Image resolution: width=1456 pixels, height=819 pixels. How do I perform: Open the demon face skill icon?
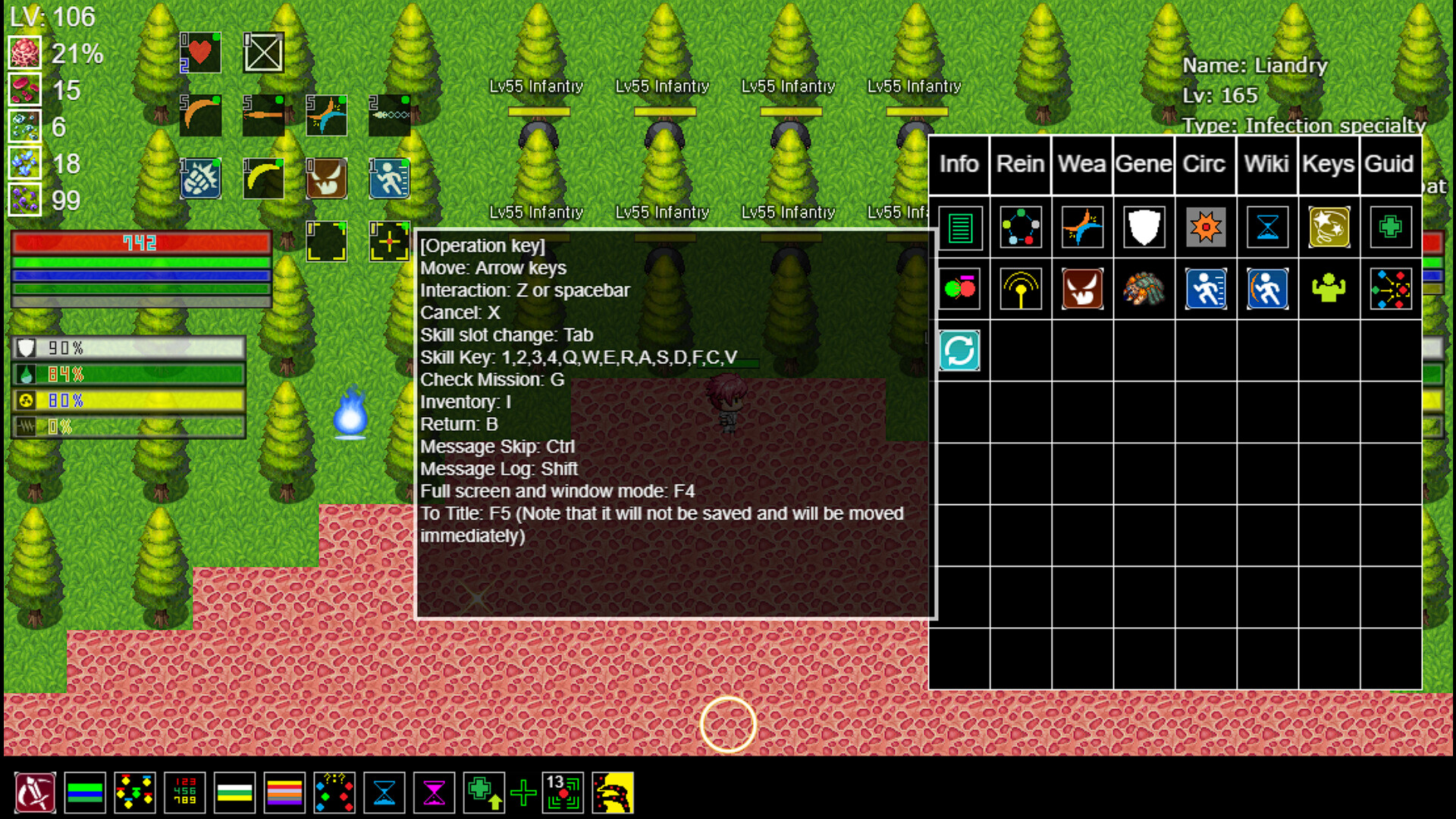click(1081, 289)
